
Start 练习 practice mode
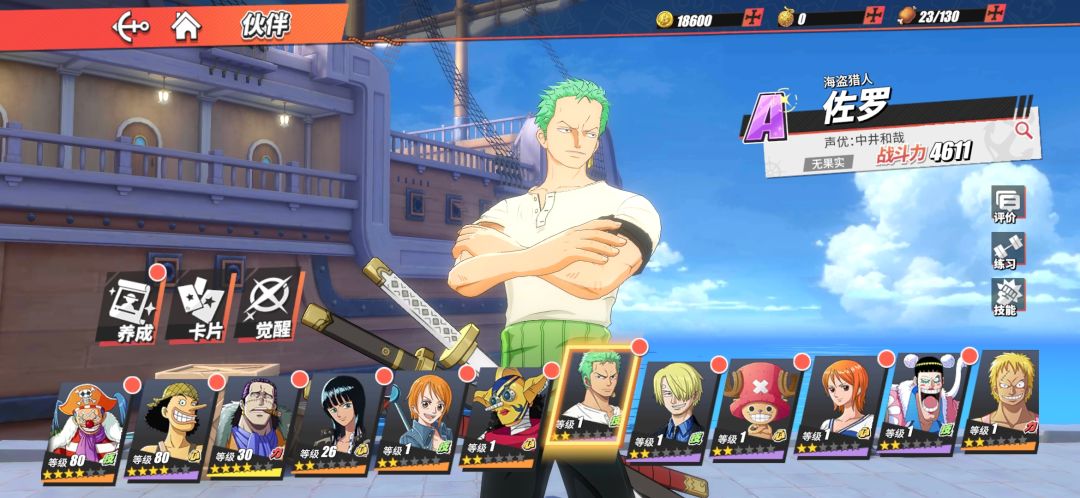click(1004, 250)
